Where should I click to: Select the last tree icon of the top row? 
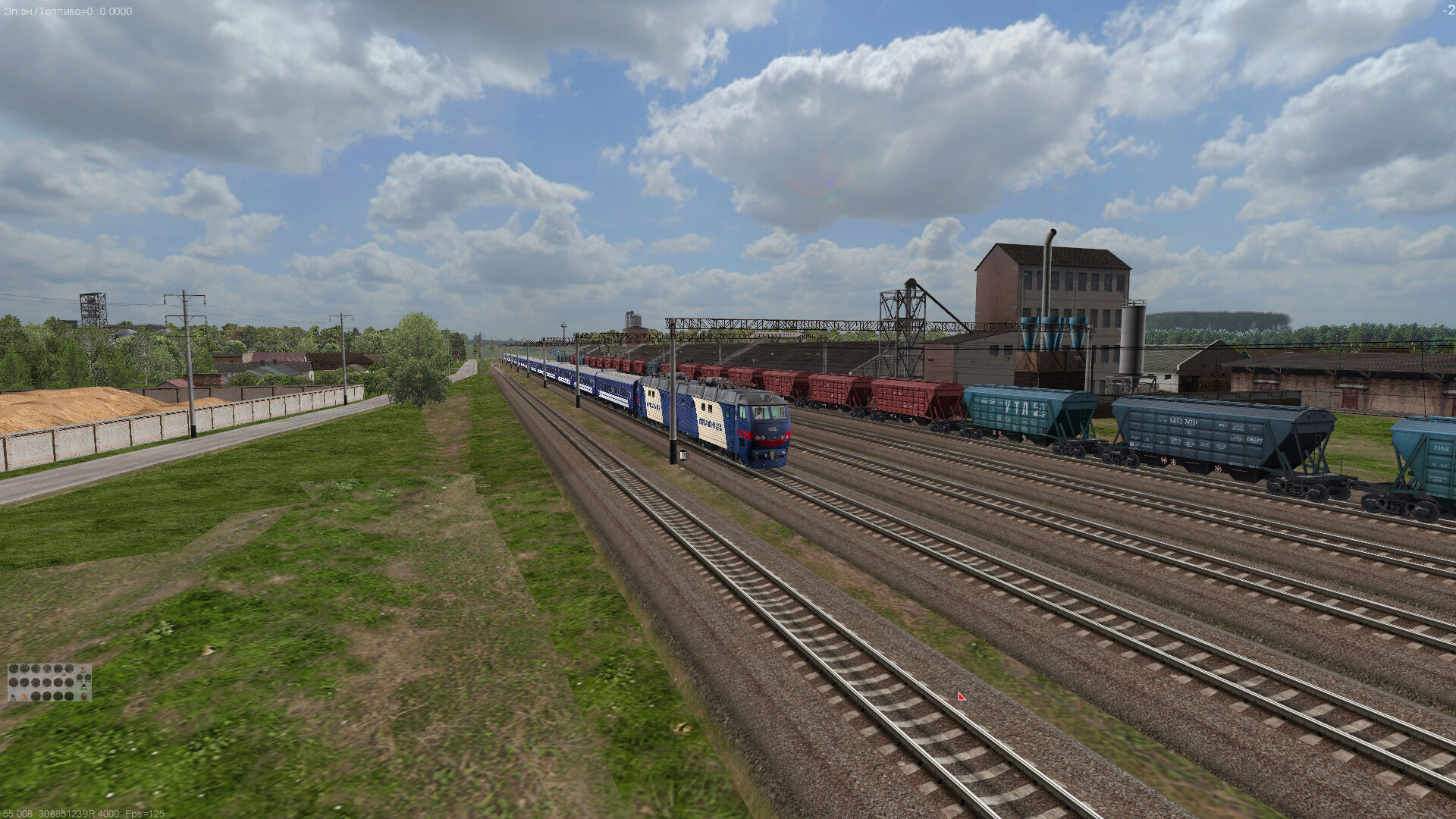coord(69,668)
